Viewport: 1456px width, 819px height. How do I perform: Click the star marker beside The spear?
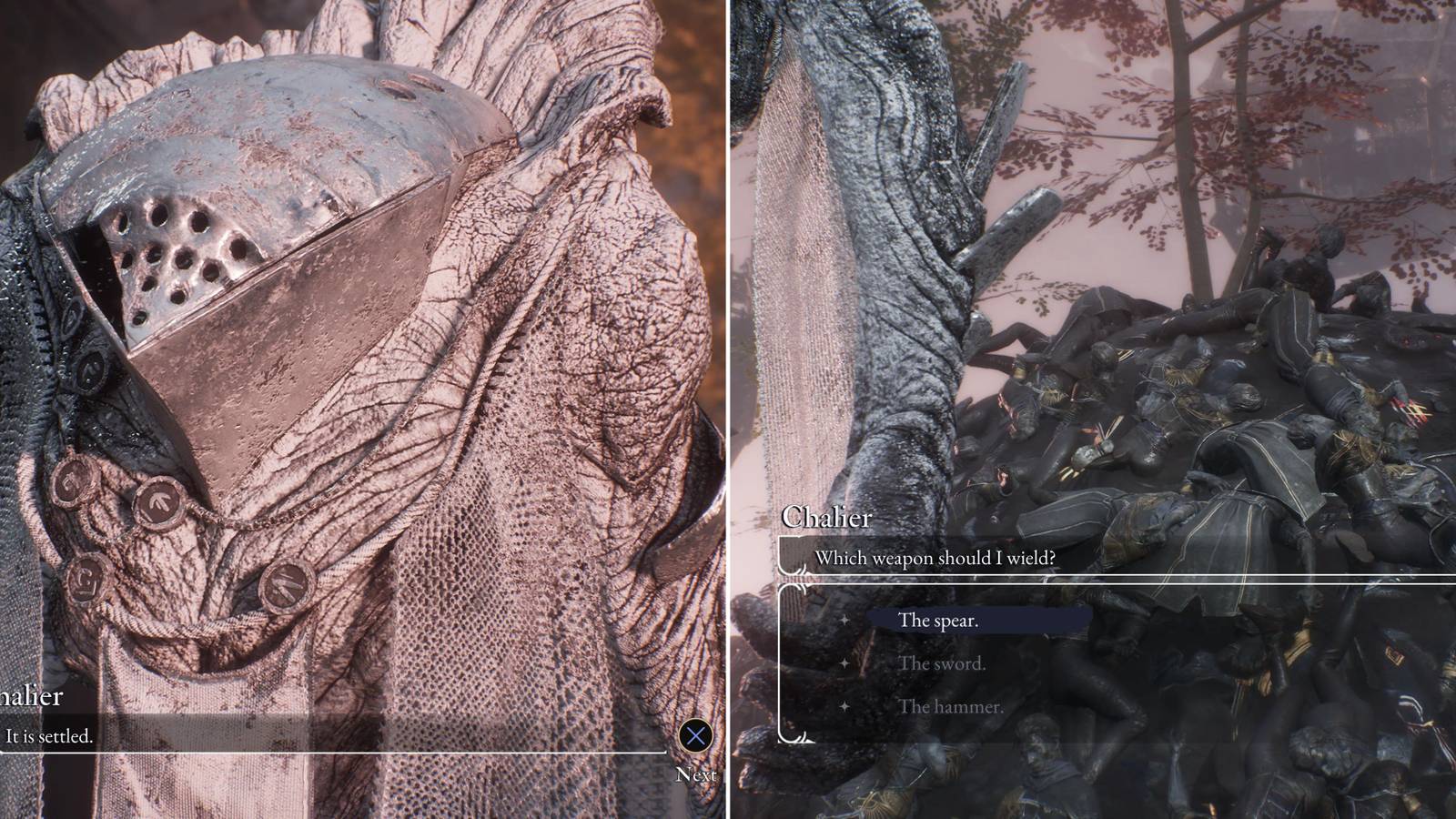(x=844, y=620)
